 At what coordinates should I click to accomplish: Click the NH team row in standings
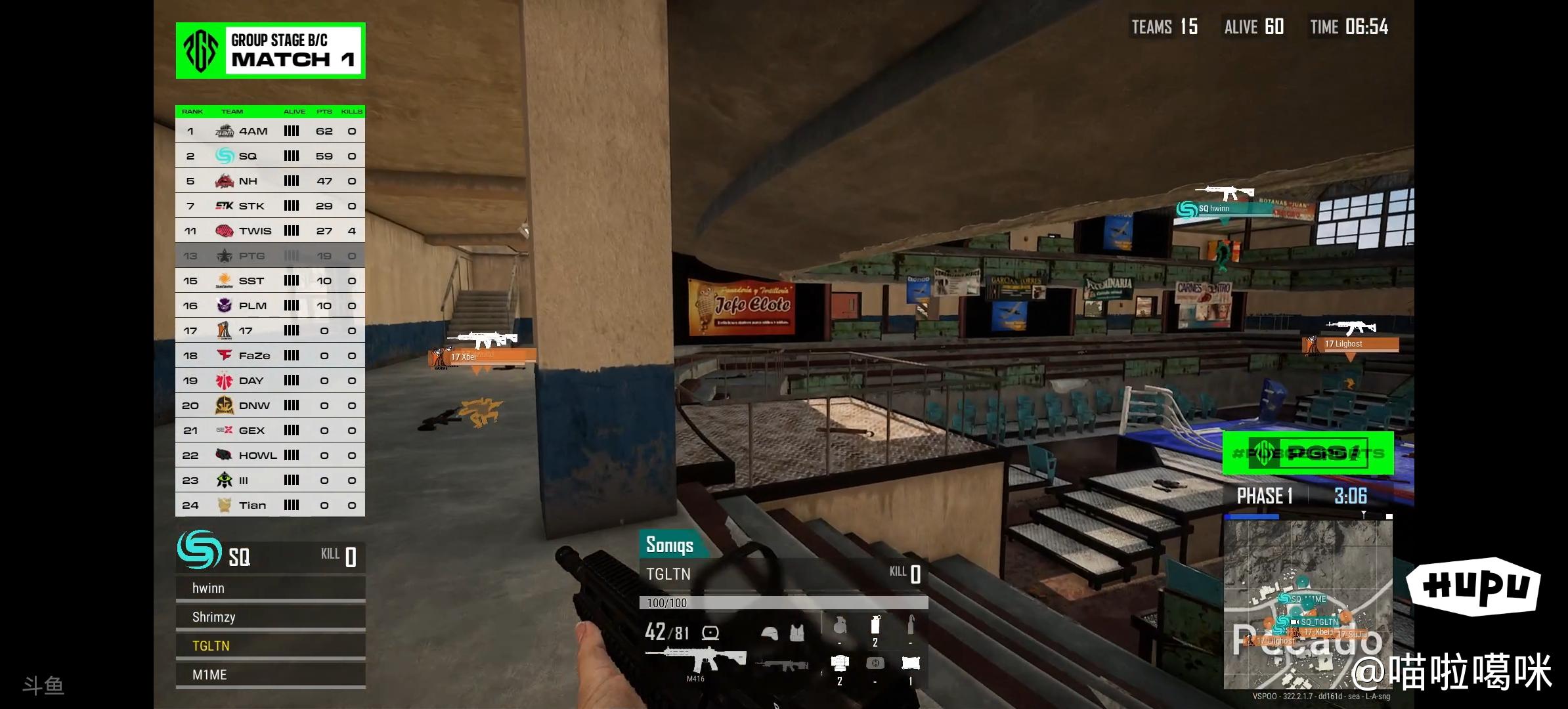pos(270,181)
